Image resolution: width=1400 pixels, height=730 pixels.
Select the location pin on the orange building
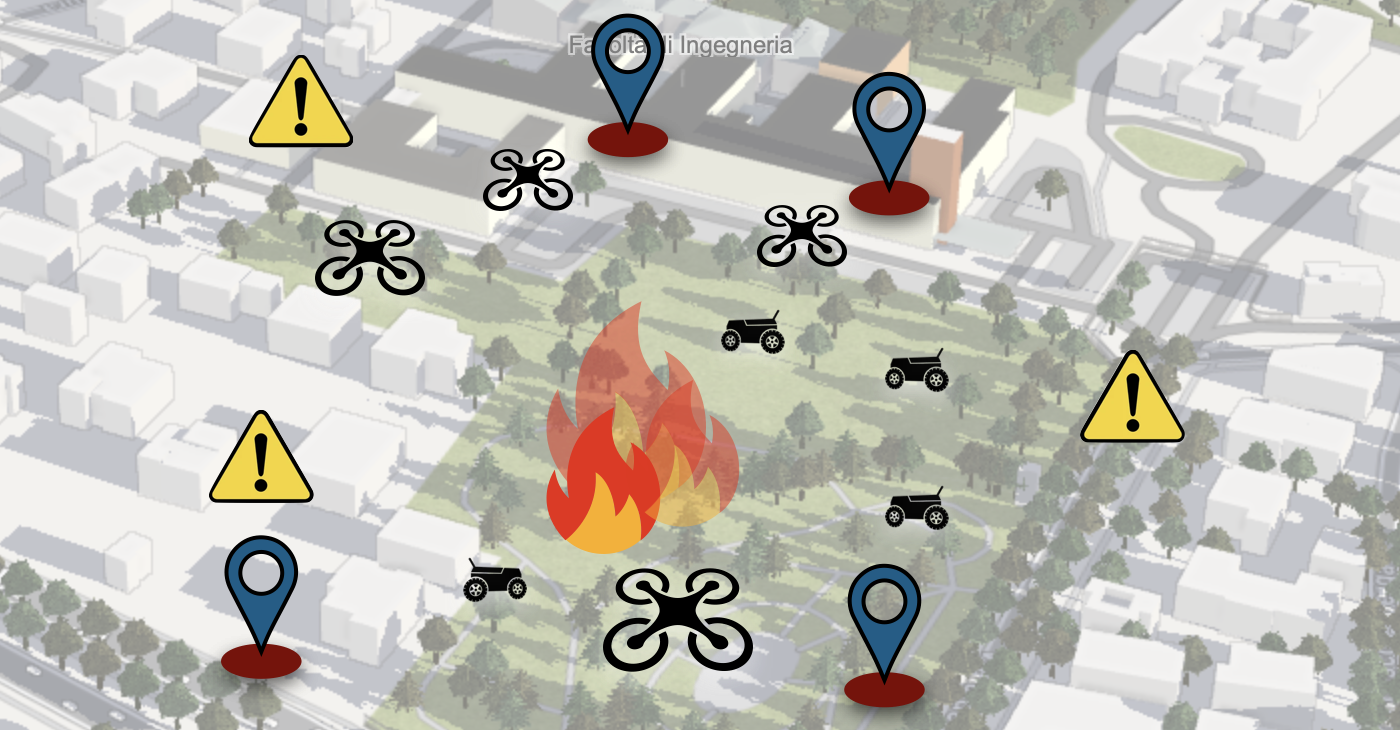click(888, 125)
